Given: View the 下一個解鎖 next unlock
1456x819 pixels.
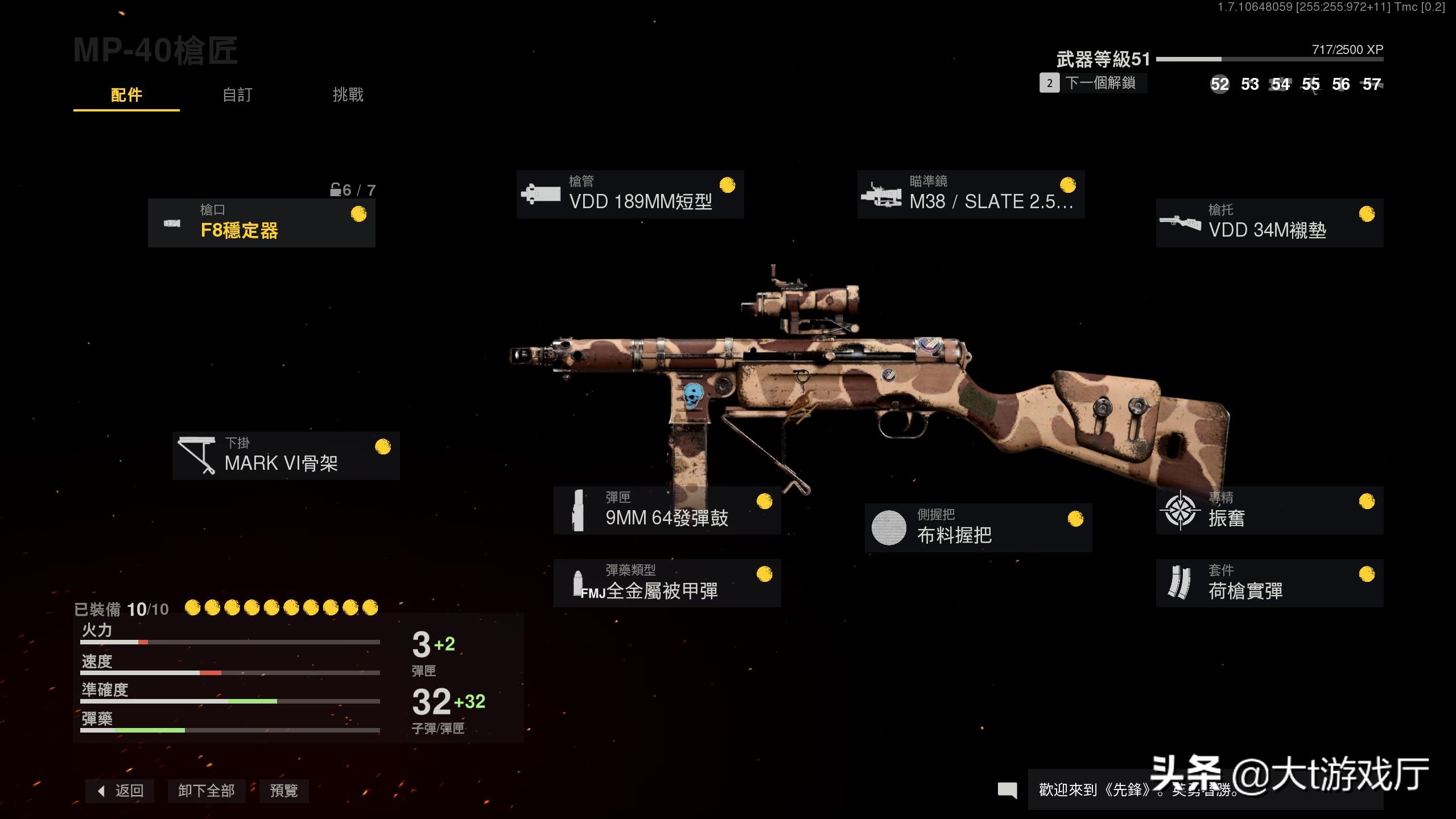Looking at the screenshot, I should click(1093, 83).
